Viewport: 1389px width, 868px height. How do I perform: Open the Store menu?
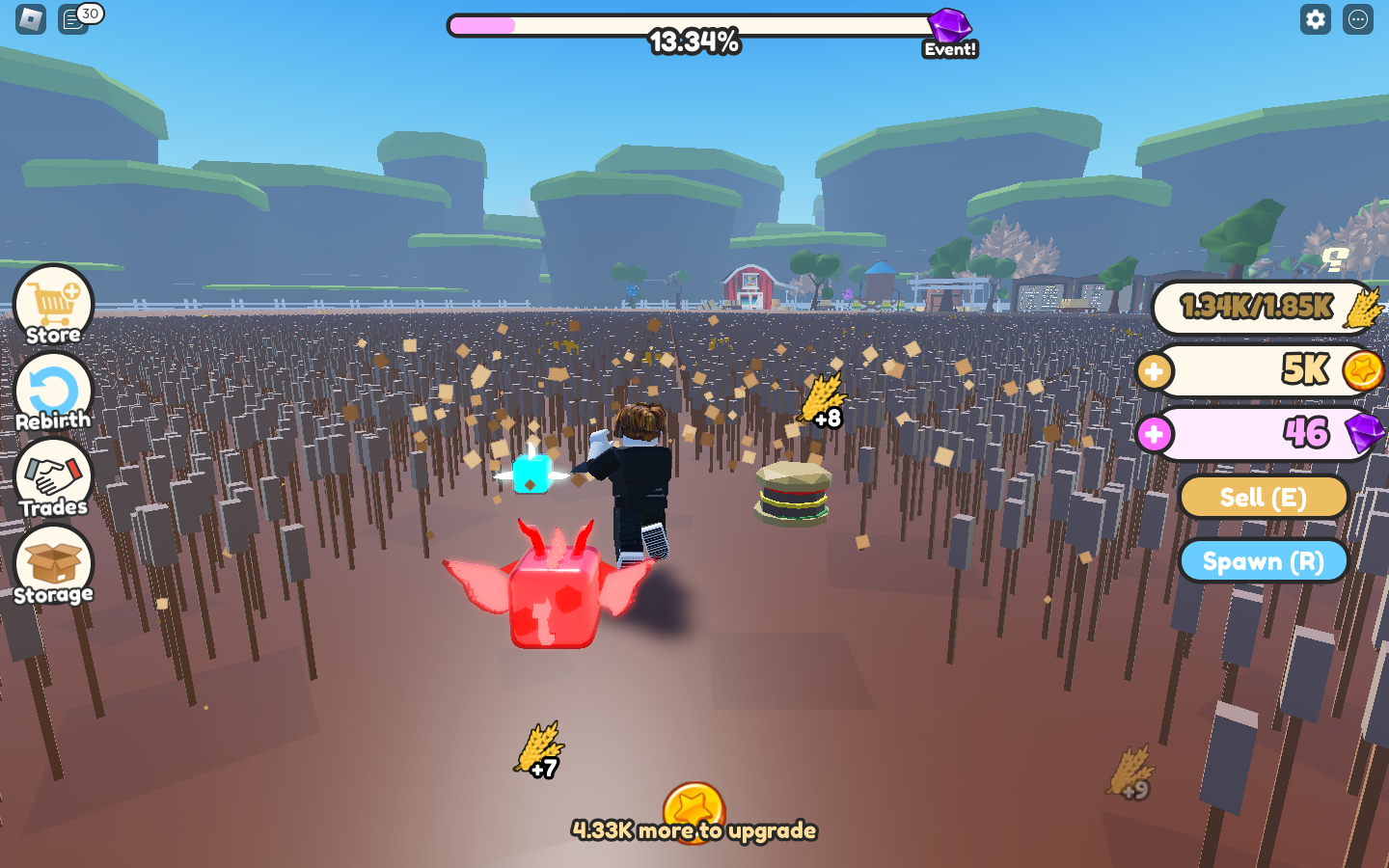(x=54, y=306)
